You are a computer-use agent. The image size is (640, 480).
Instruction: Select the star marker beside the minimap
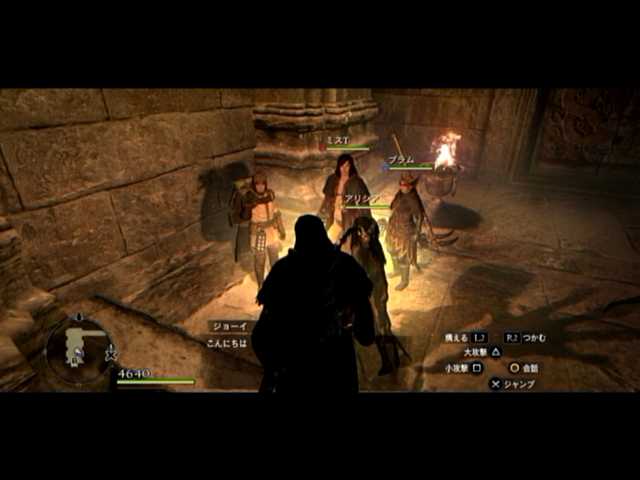coord(111,354)
